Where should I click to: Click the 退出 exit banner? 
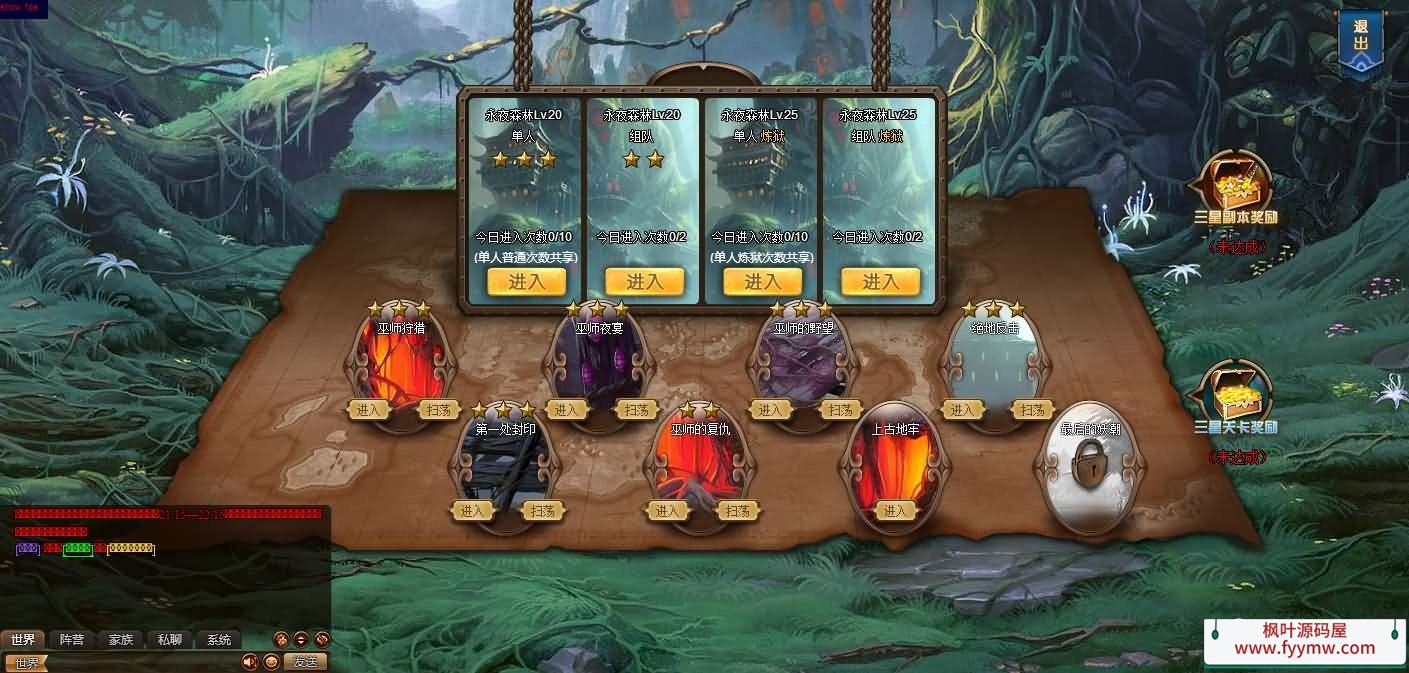1360,43
